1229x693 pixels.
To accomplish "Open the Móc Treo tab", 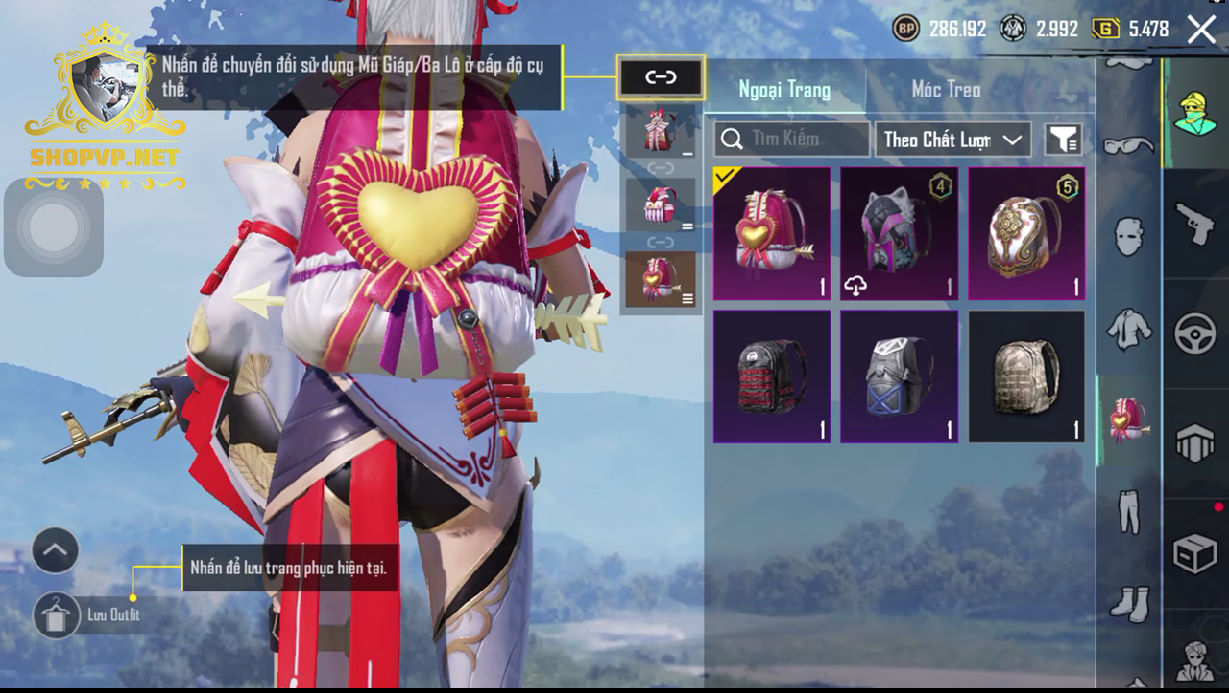I will point(945,90).
